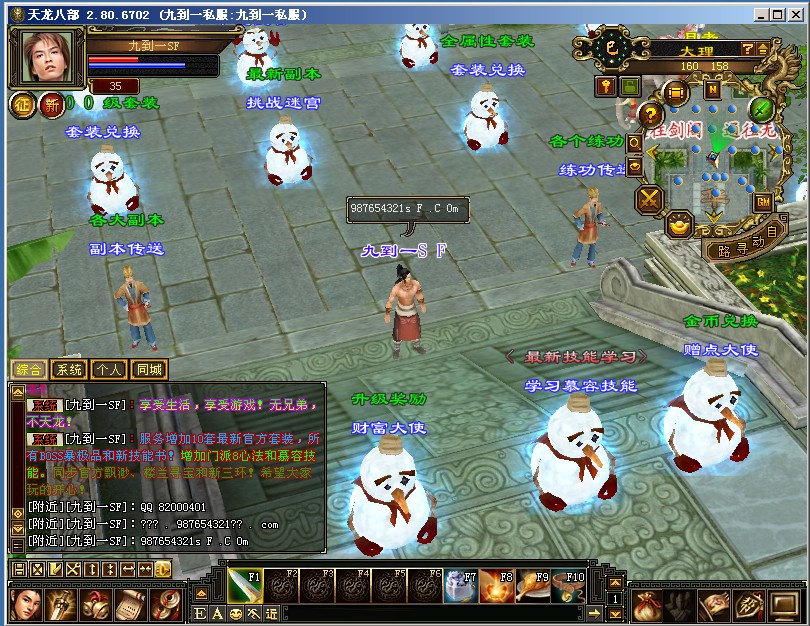Select the 综合 chat tab
810x626 pixels.
(x=29, y=369)
